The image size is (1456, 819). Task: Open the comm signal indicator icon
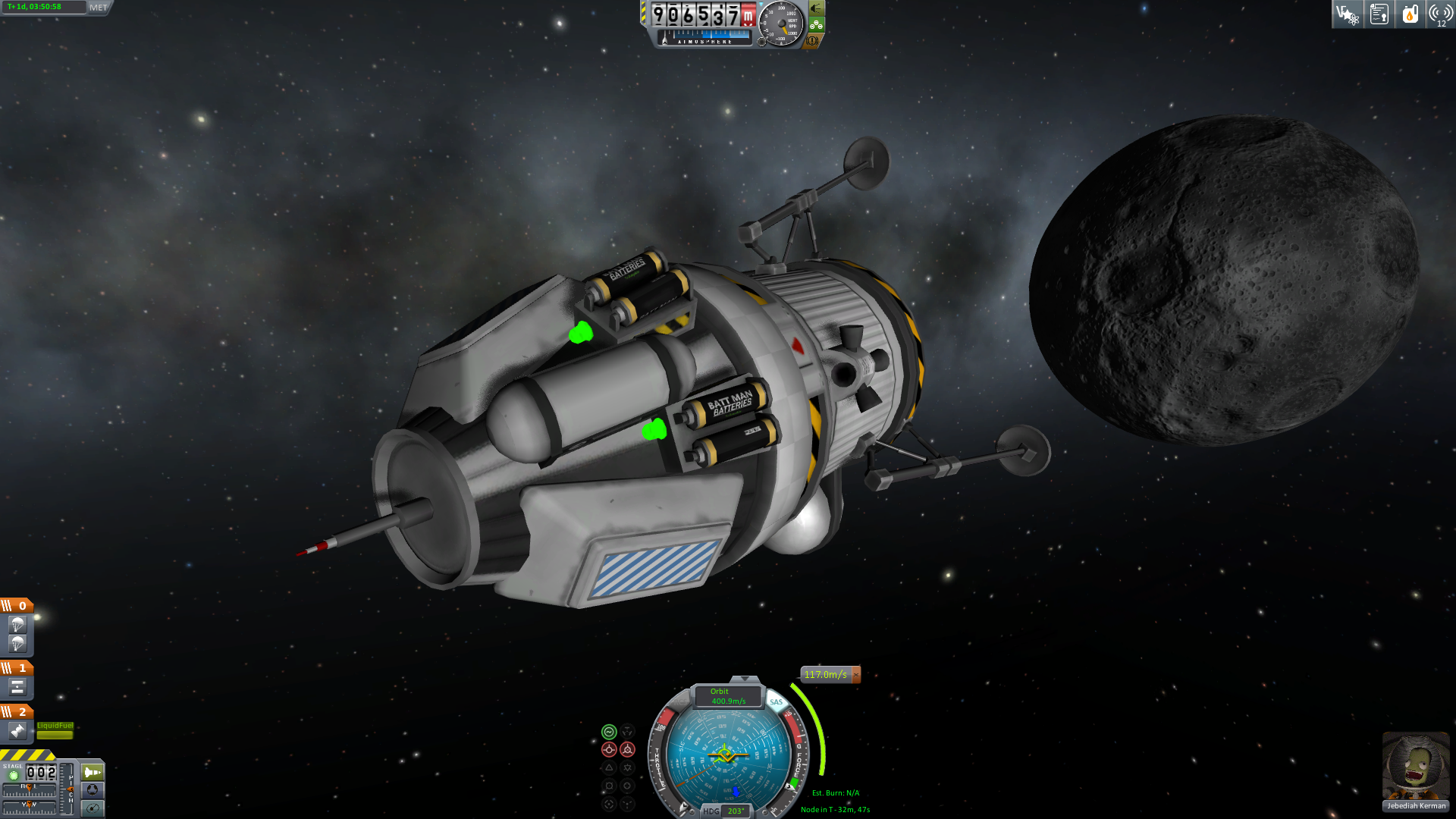click(1440, 14)
